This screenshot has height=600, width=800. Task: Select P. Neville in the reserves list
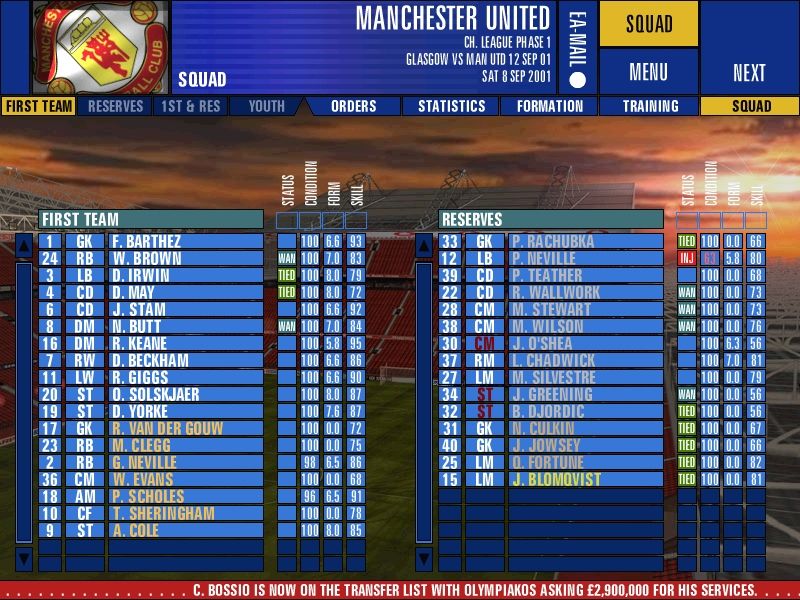(x=585, y=258)
